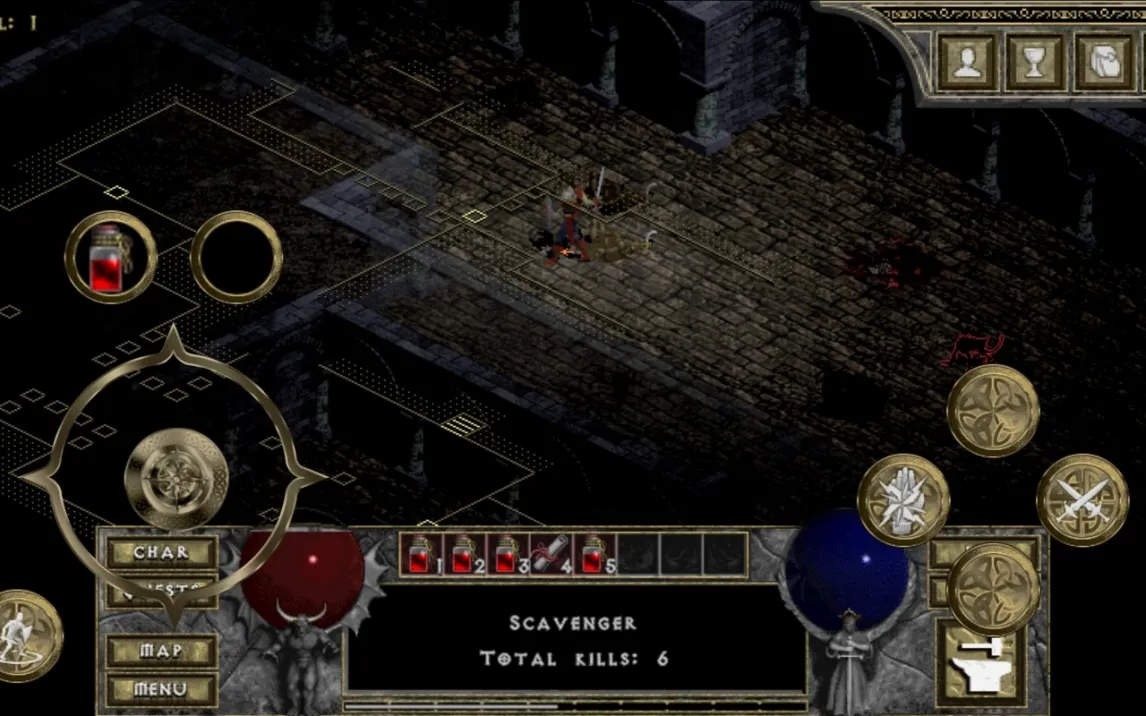Toggle the MAP button
1146x716 pixels.
pyautogui.click(x=161, y=651)
